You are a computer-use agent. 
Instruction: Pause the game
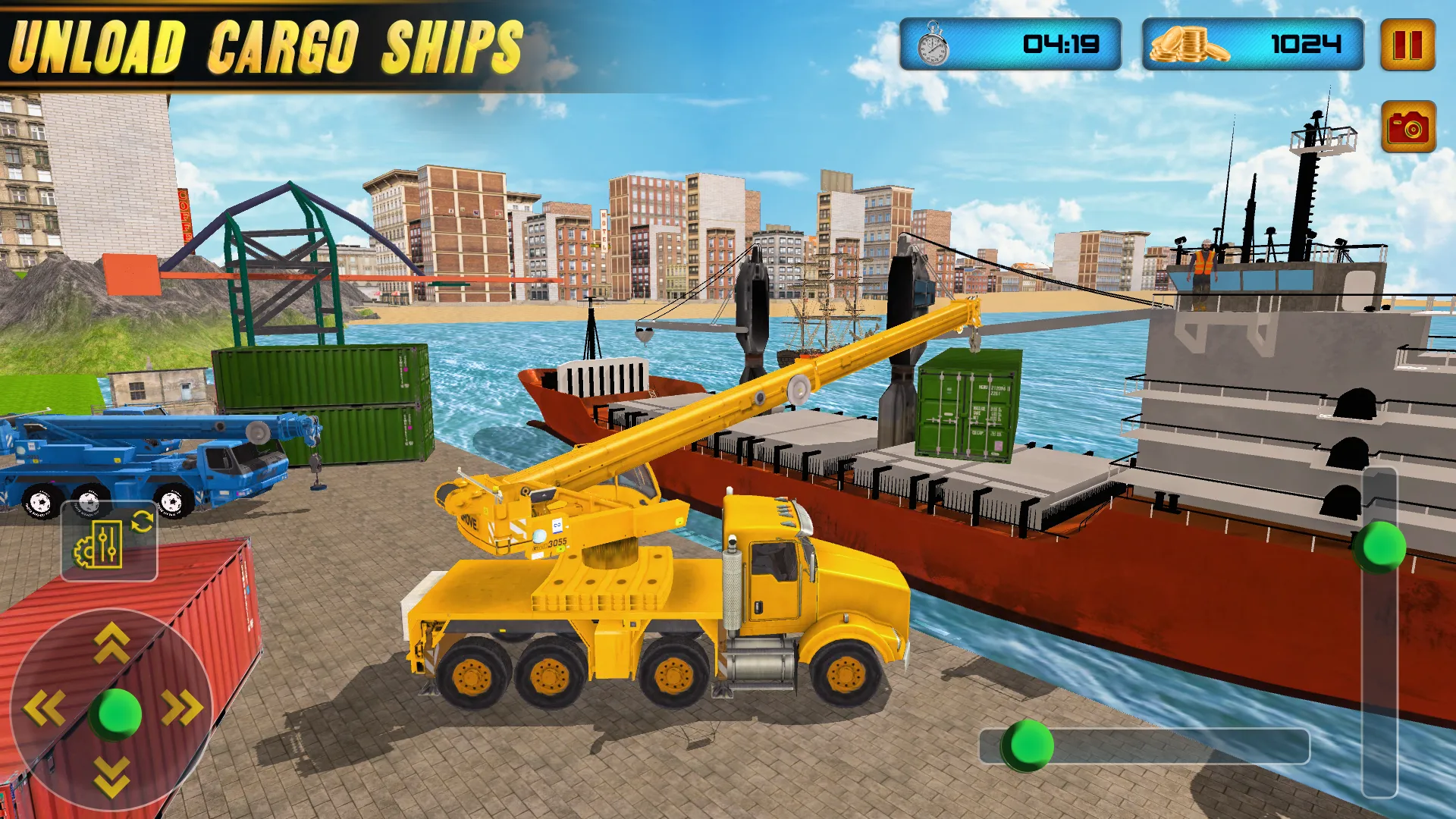[x=1408, y=45]
